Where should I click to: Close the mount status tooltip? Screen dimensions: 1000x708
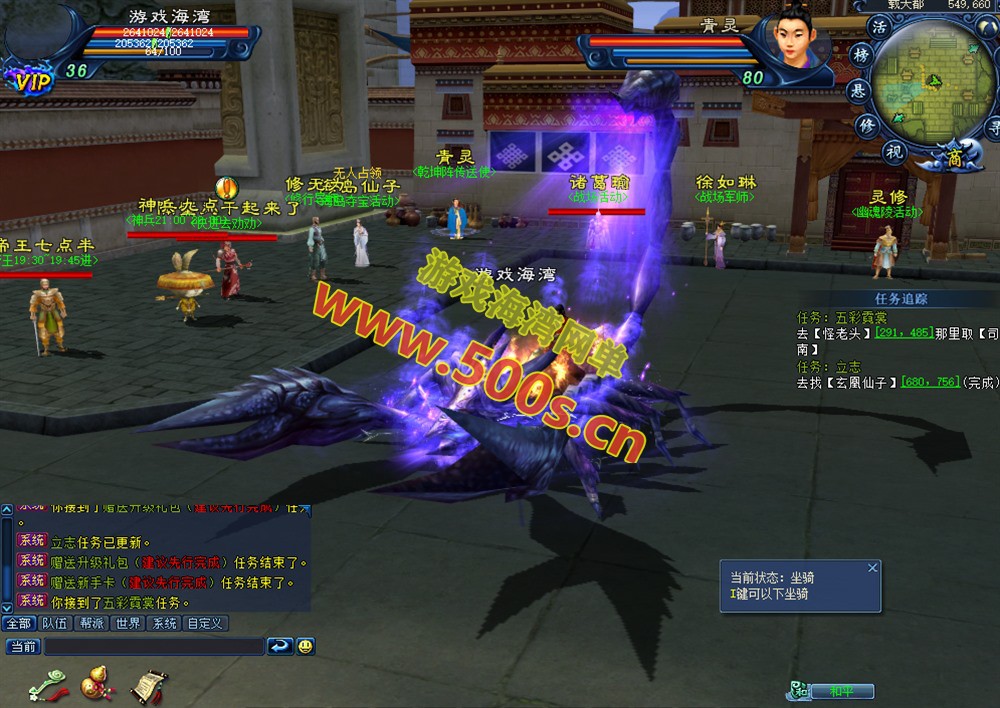pyautogui.click(x=872, y=568)
